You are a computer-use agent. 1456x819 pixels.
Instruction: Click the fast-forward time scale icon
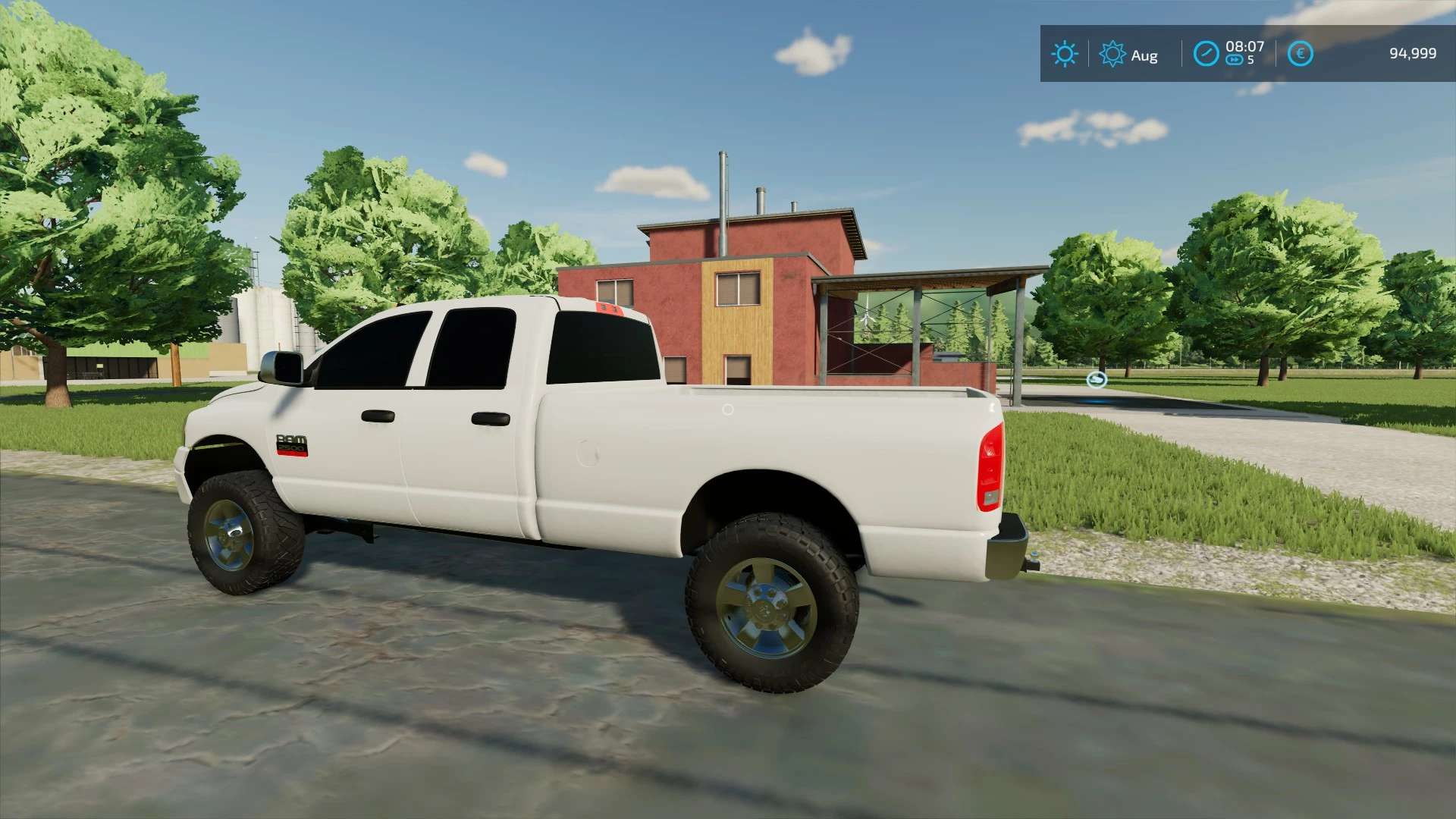[1235, 61]
